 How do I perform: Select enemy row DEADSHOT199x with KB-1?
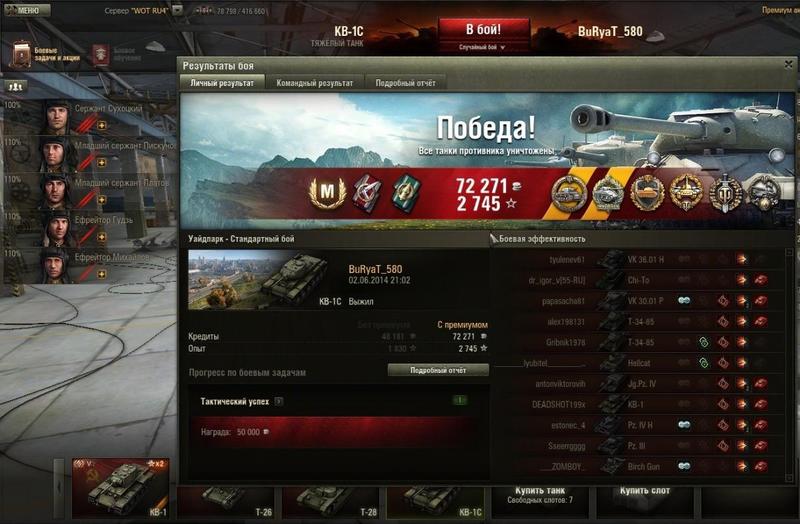pyautogui.click(x=638, y=403)
